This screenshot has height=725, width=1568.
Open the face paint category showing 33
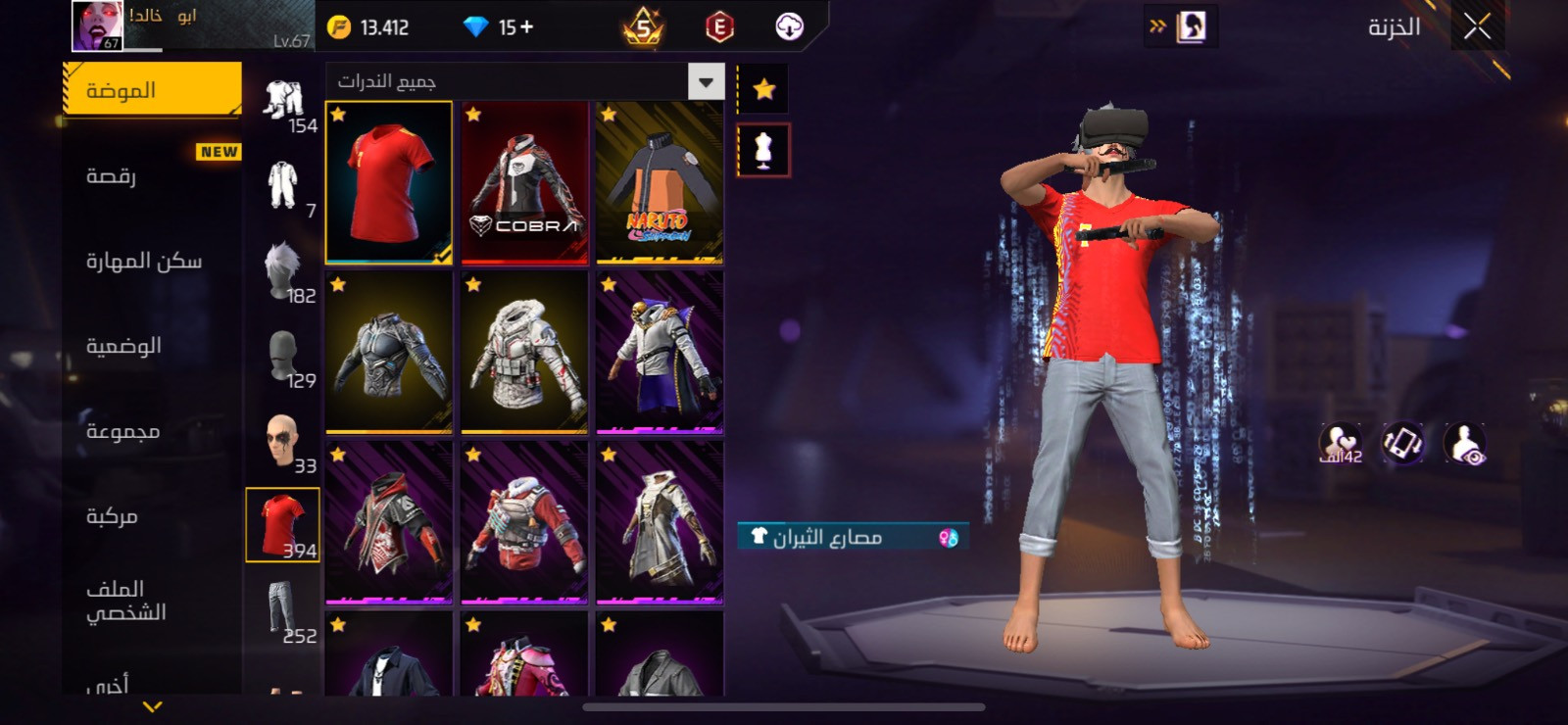coord(283,440)
